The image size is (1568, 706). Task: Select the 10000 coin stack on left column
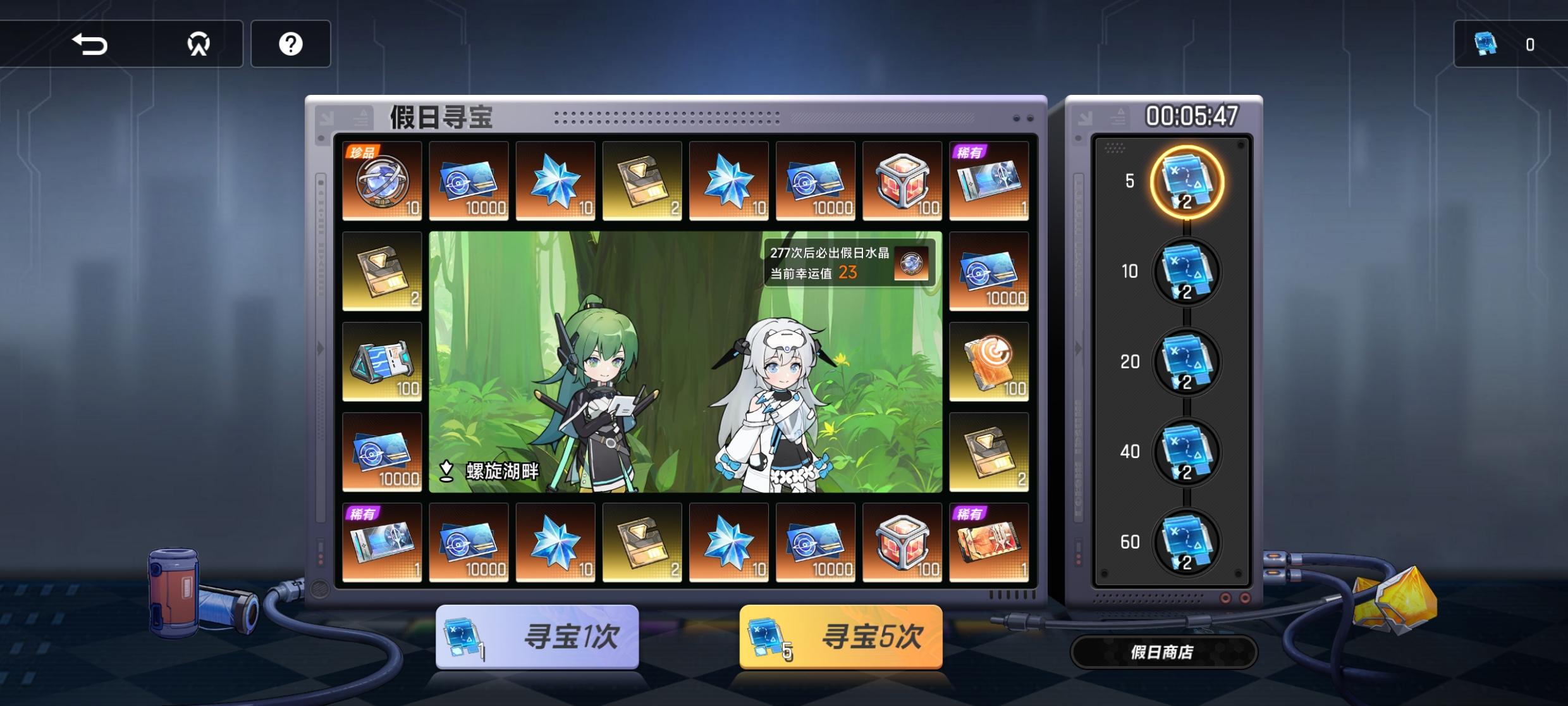pos(383,453)
